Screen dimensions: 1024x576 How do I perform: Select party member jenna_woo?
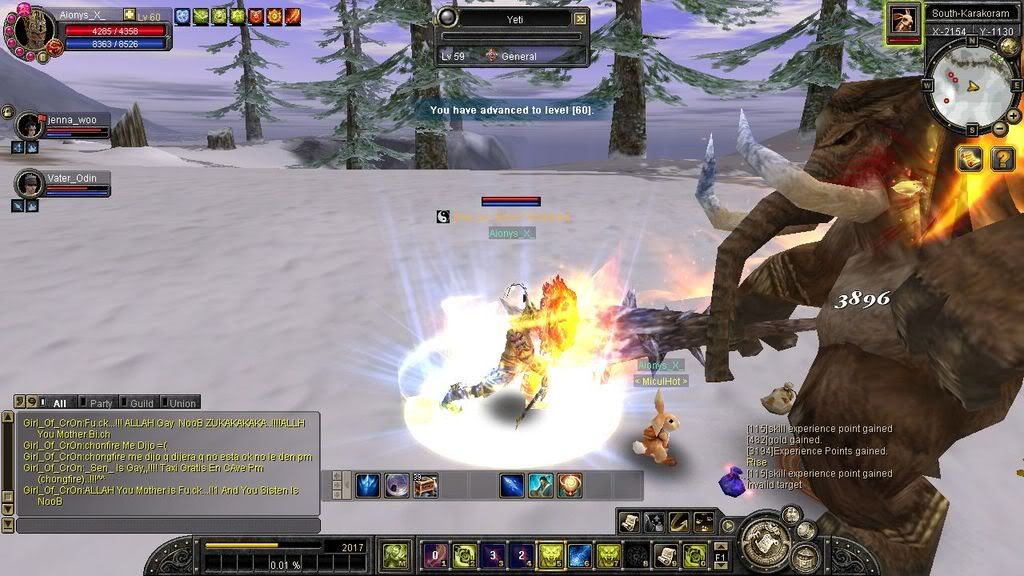tap(32, 126)
